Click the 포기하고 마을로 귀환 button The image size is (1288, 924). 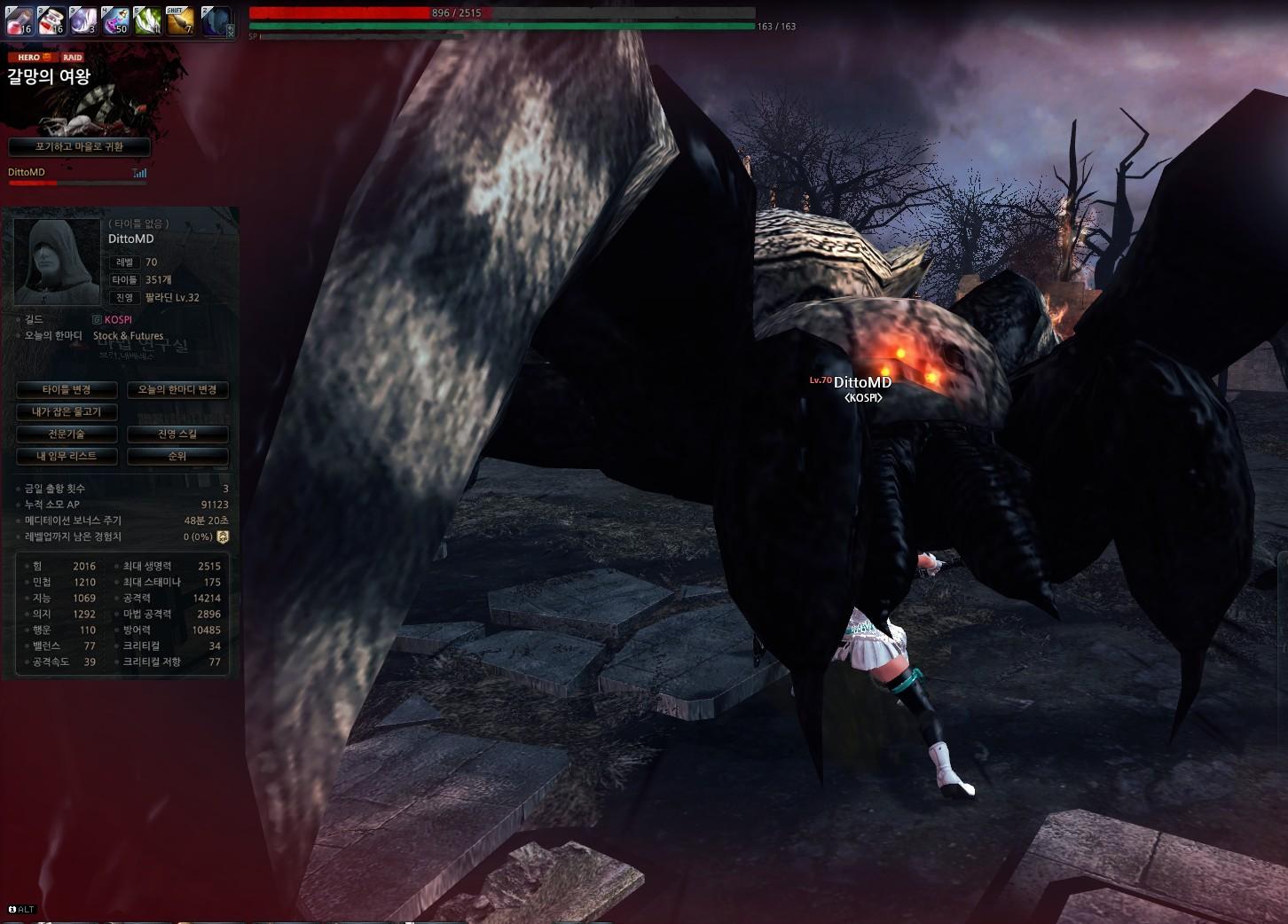coord(79,147)
